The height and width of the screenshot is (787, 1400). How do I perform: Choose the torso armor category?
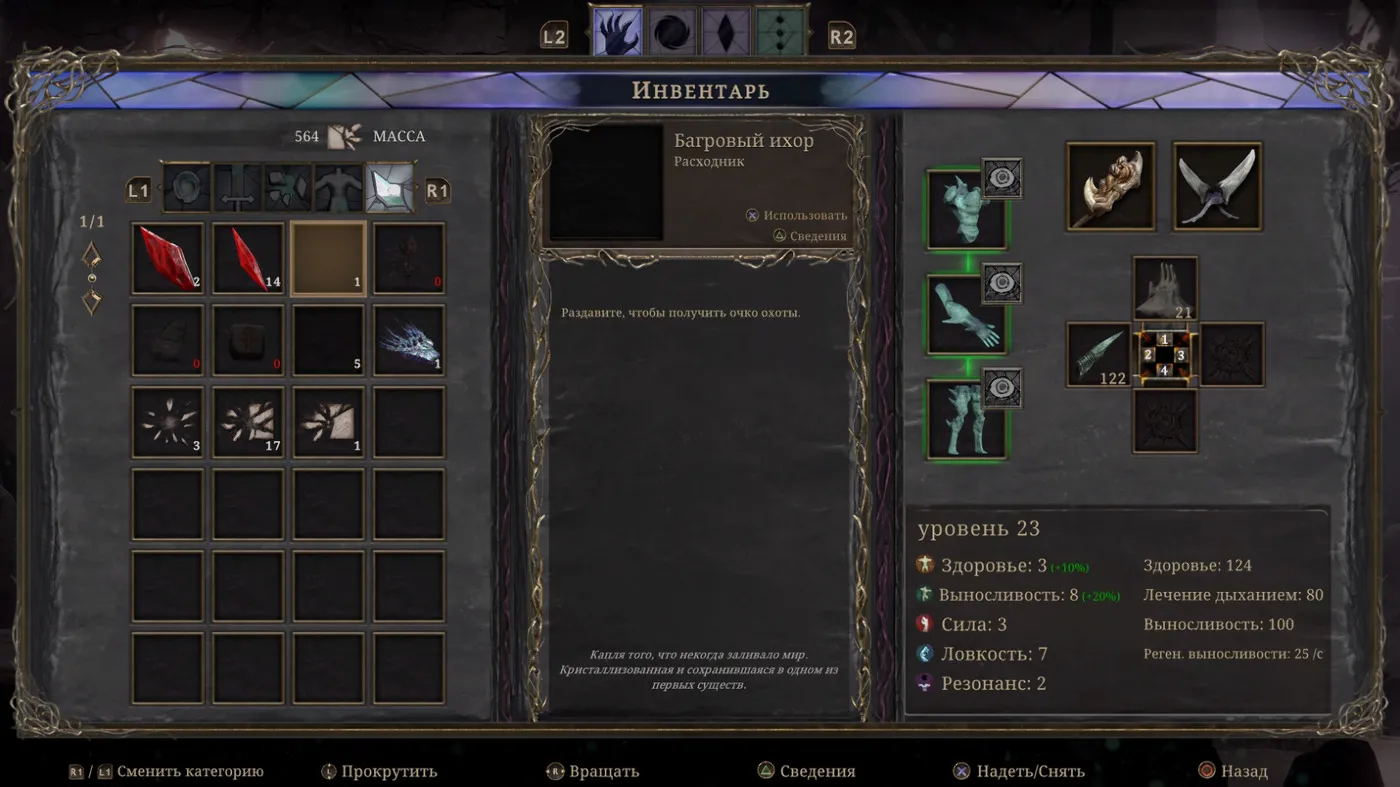[x=339, y=188]
